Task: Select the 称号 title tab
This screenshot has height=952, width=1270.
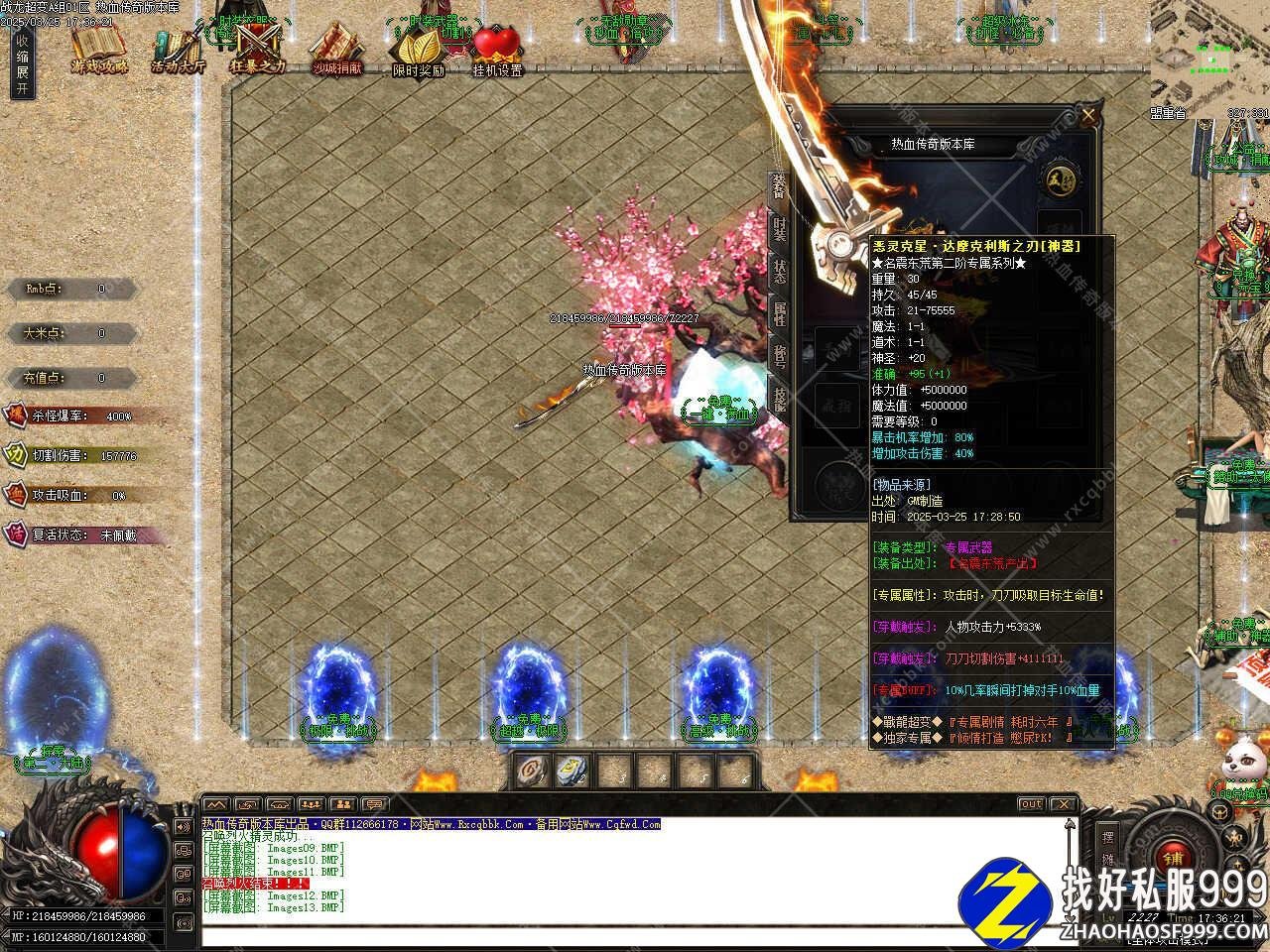Action: [x=779, y=357]
